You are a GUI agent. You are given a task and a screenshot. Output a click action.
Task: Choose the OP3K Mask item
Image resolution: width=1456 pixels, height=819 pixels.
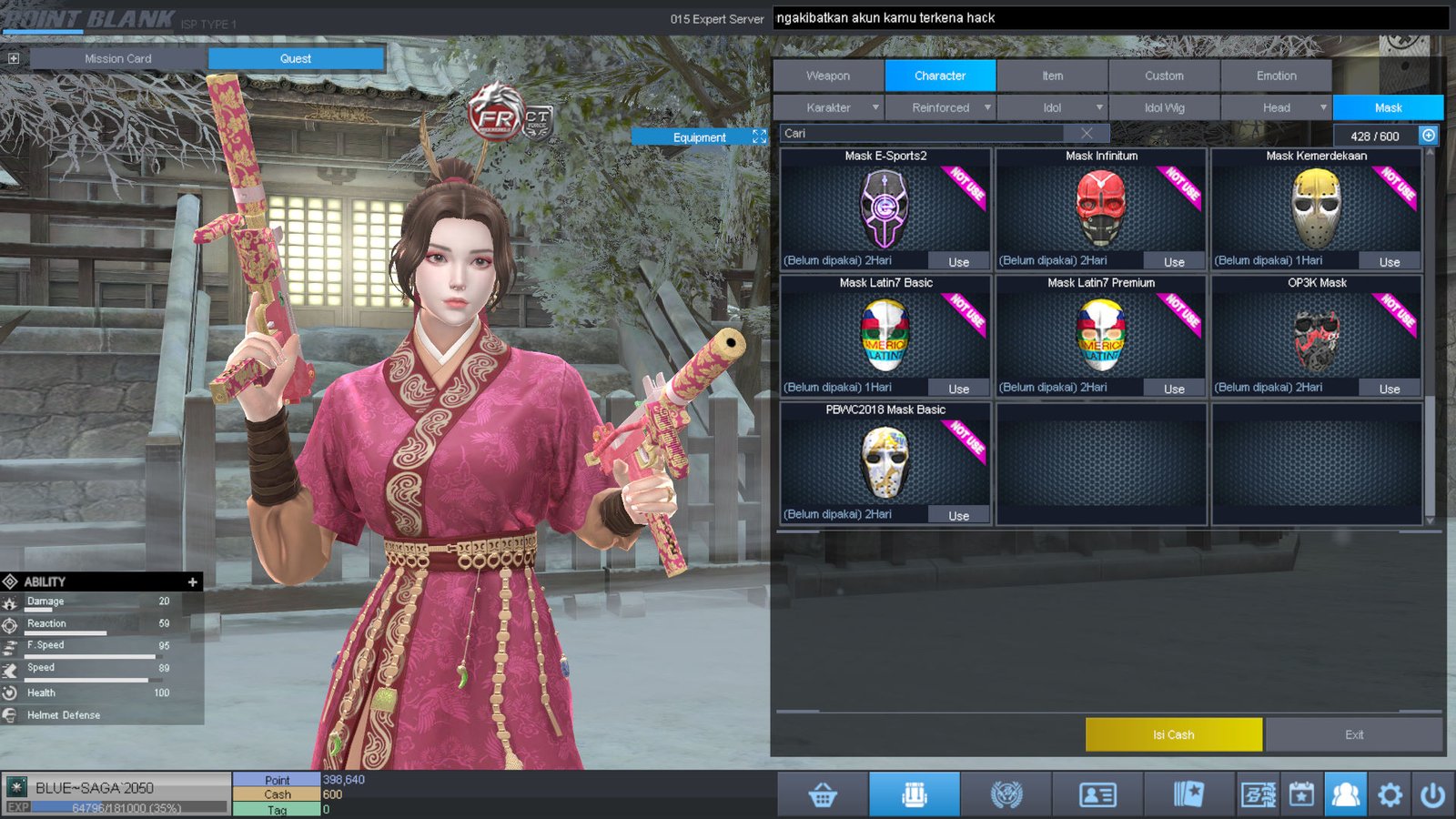(x=1316, y=336)
